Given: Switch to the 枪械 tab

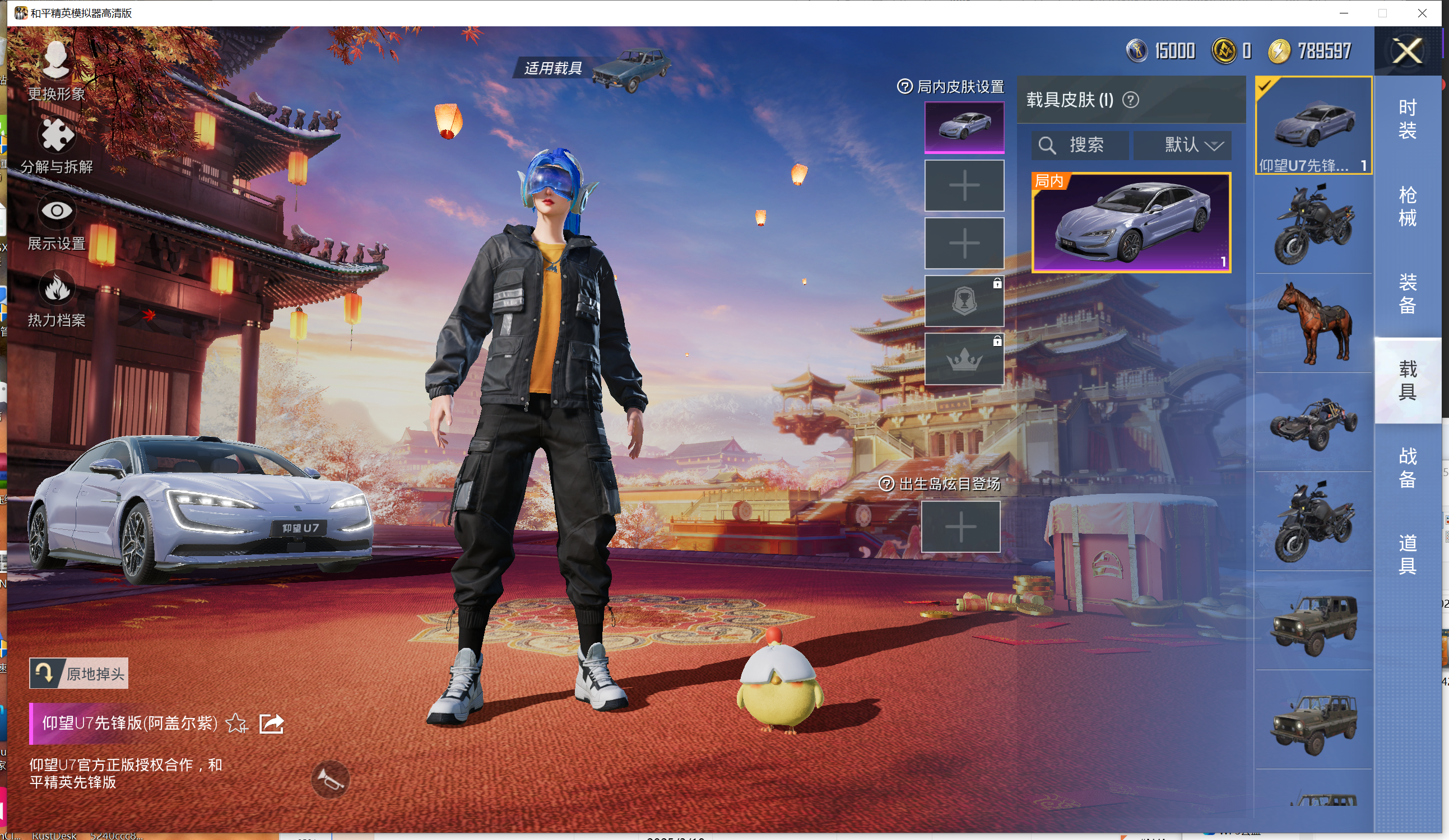Looking at the screenshot, I should coord(1407,206).
